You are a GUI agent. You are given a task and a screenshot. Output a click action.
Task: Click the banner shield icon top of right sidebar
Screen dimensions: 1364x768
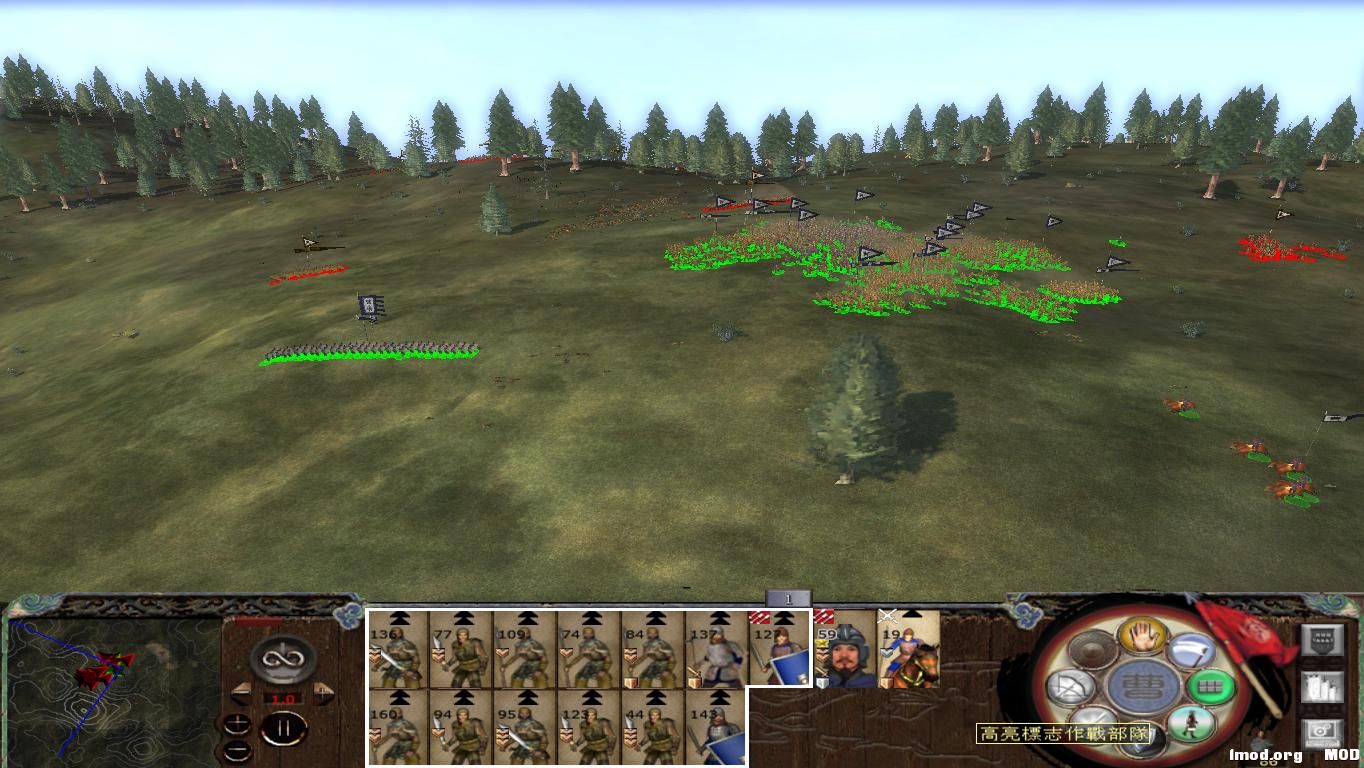(x=1322, y=638)
